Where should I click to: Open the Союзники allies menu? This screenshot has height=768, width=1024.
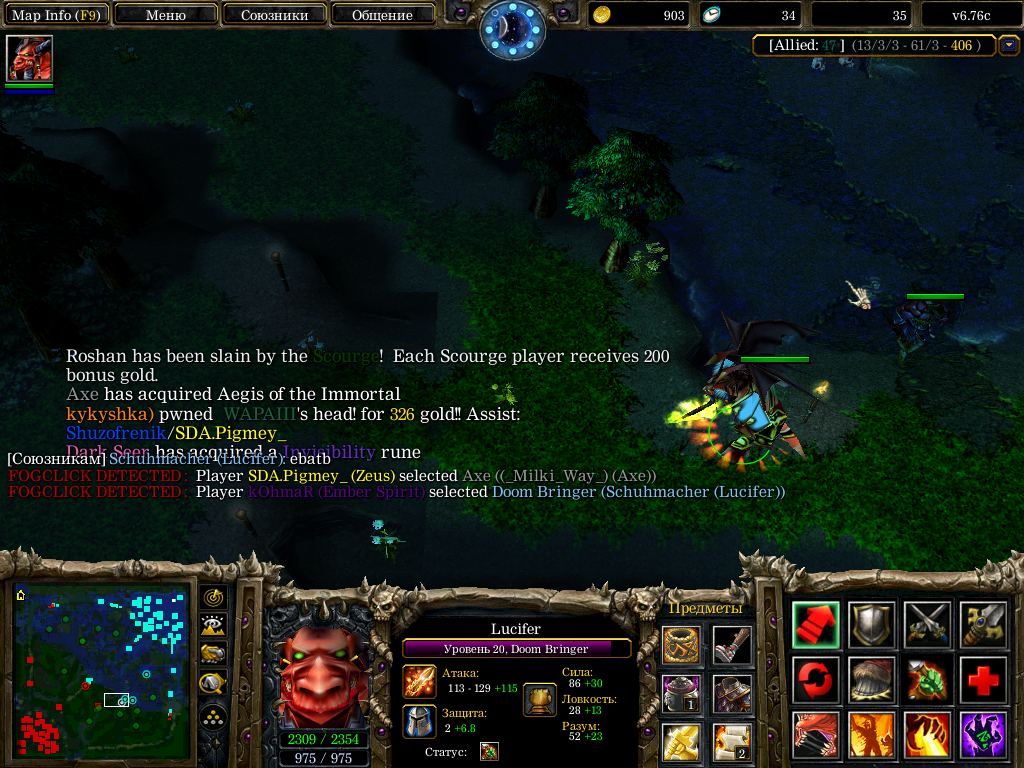[x=274, y=15]
